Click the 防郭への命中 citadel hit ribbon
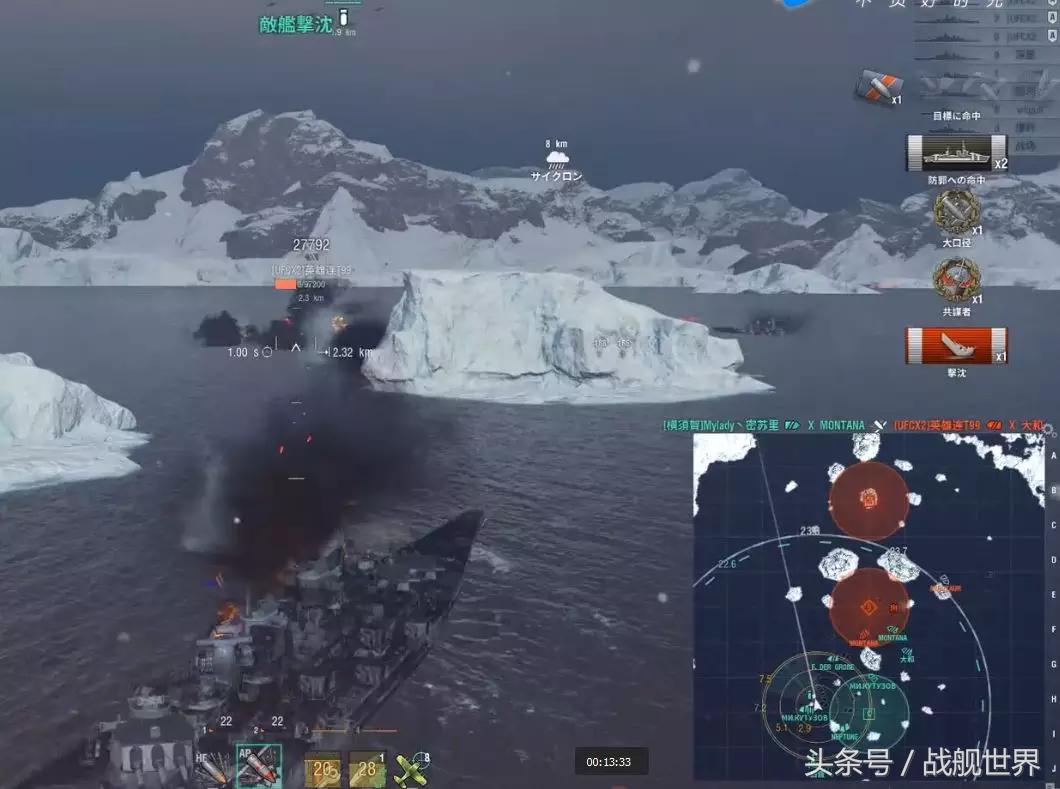The image size is (1060, 789). 956,153
